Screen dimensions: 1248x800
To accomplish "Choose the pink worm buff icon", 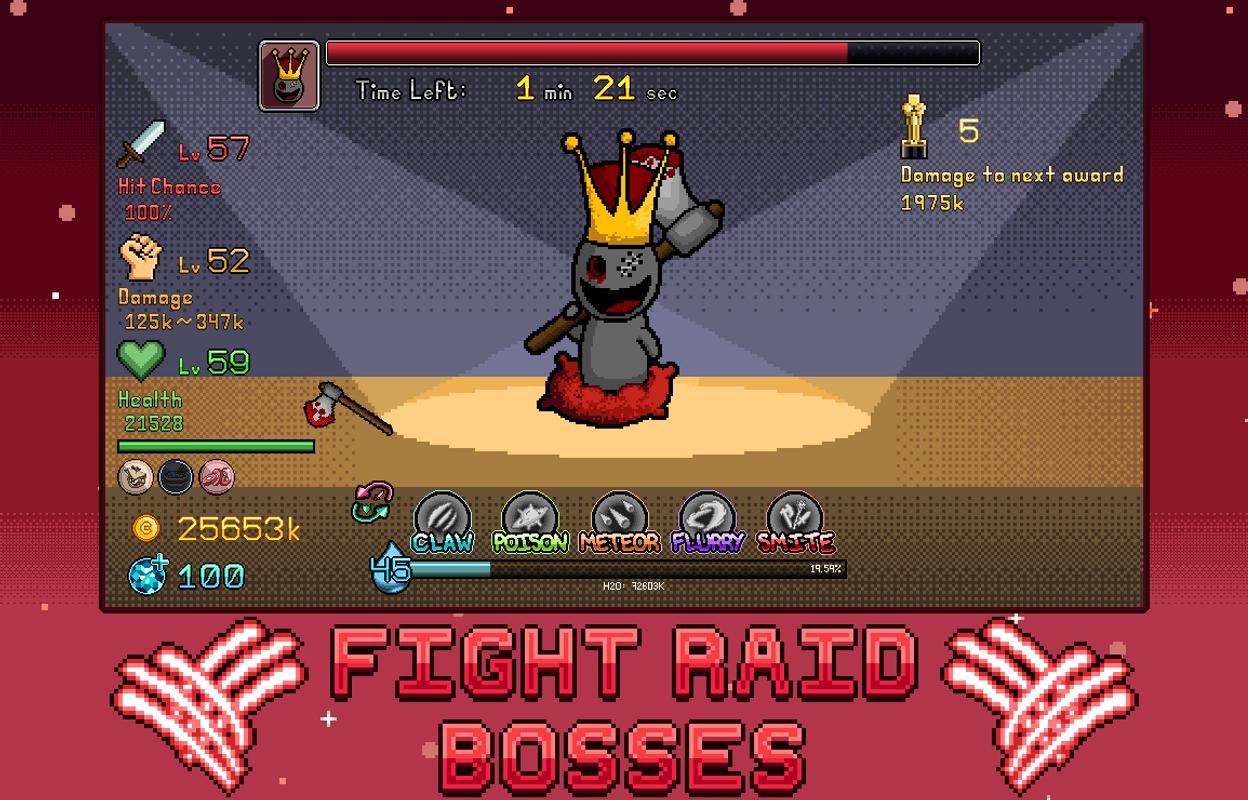I will coord(216,477).
